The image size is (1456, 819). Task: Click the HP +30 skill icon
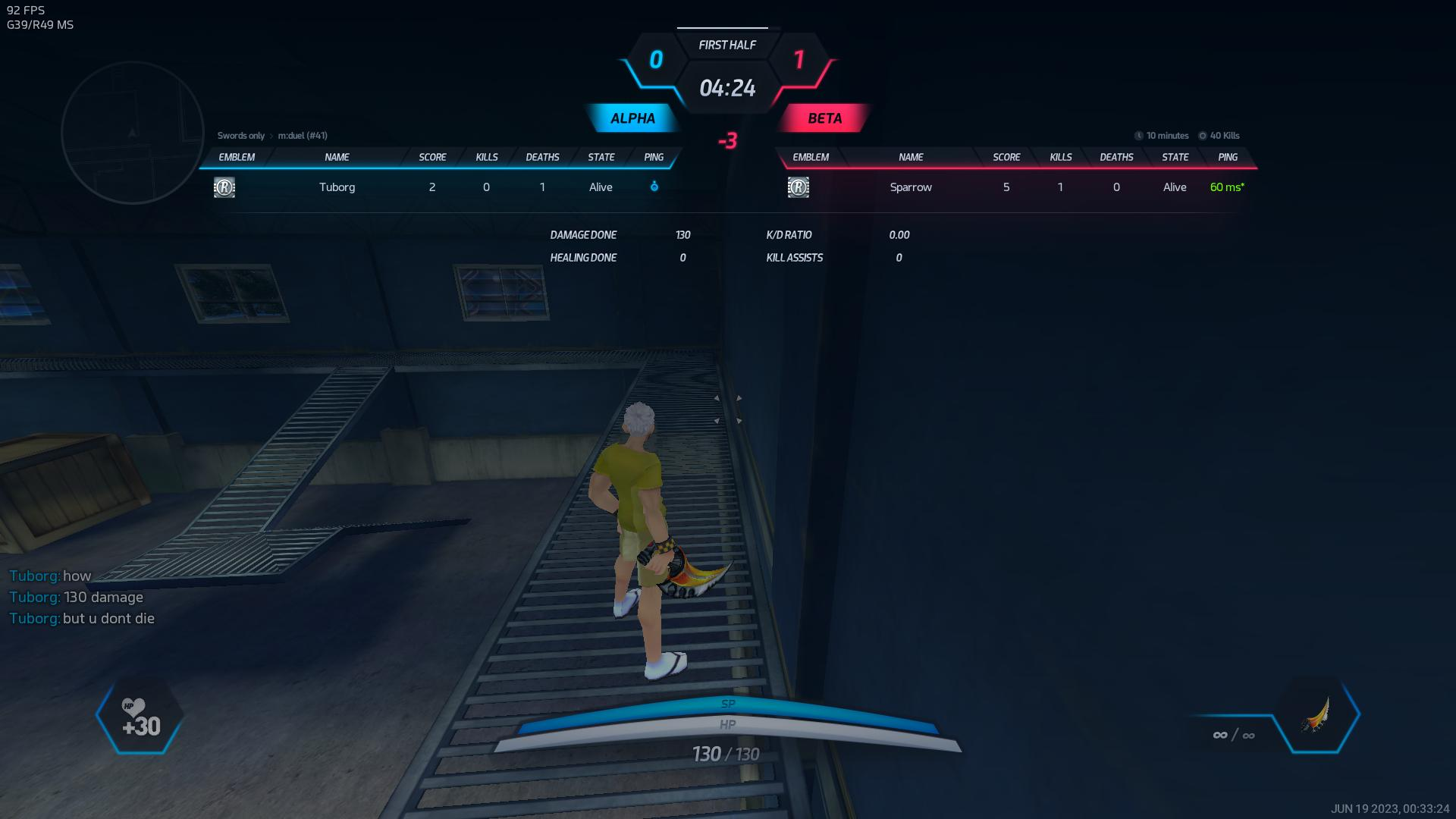[x=140, y=718]
